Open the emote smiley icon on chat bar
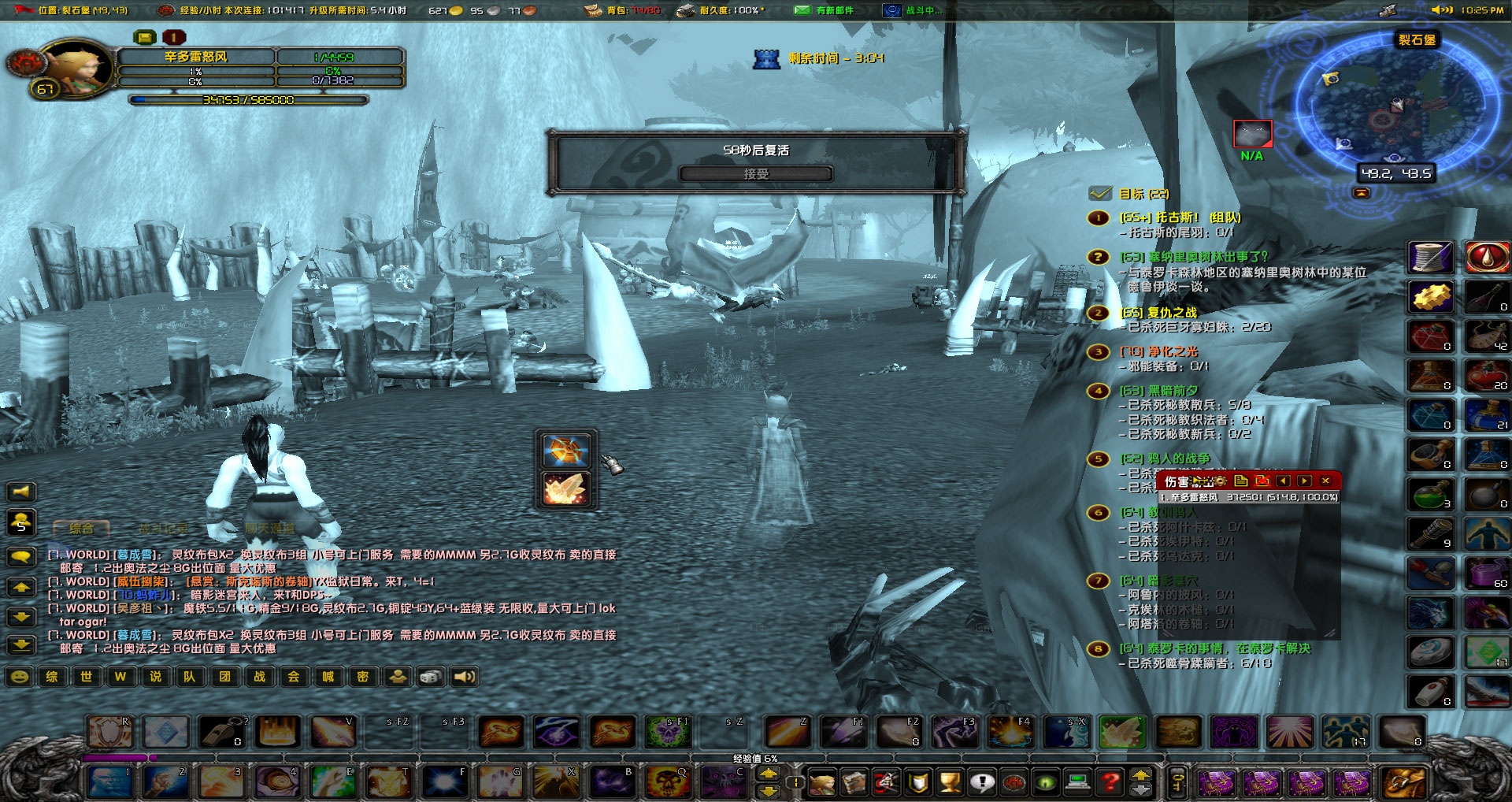 [x=20, y=677]
